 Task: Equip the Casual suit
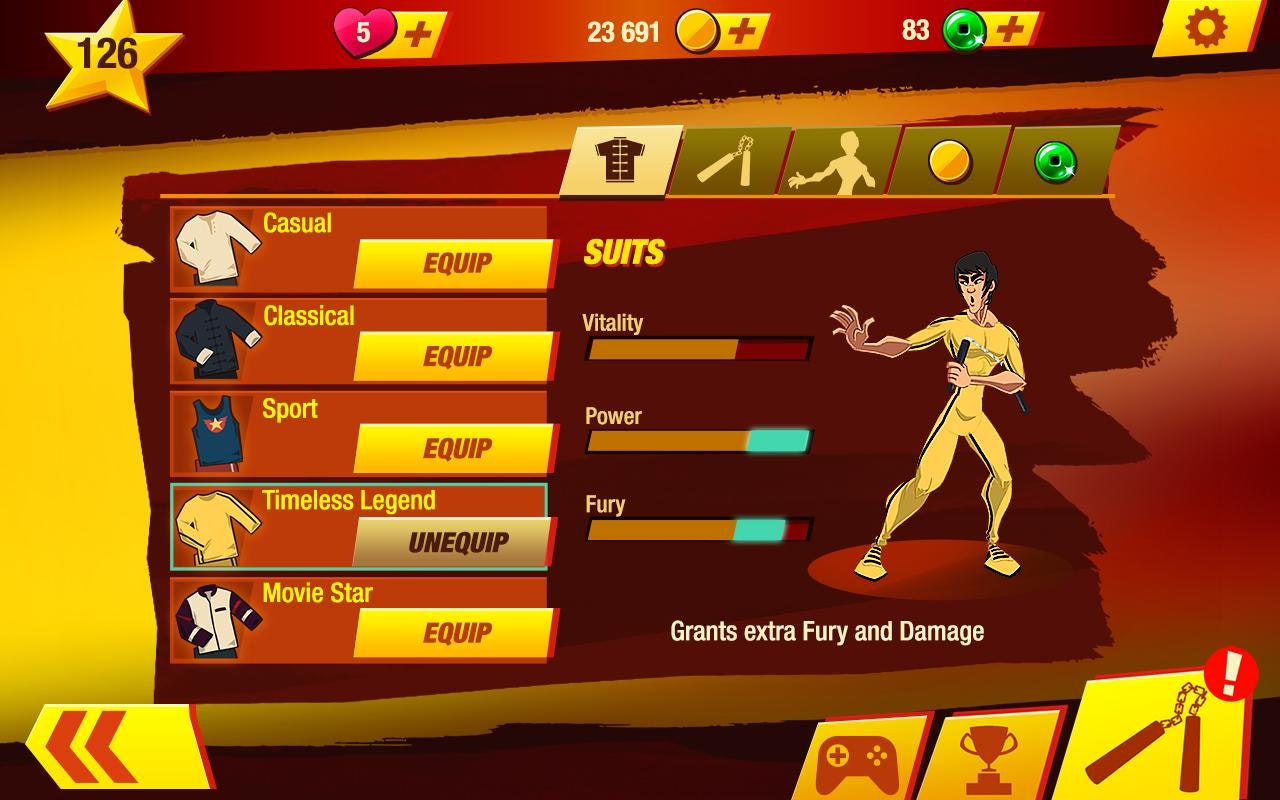tap(456, 262)
